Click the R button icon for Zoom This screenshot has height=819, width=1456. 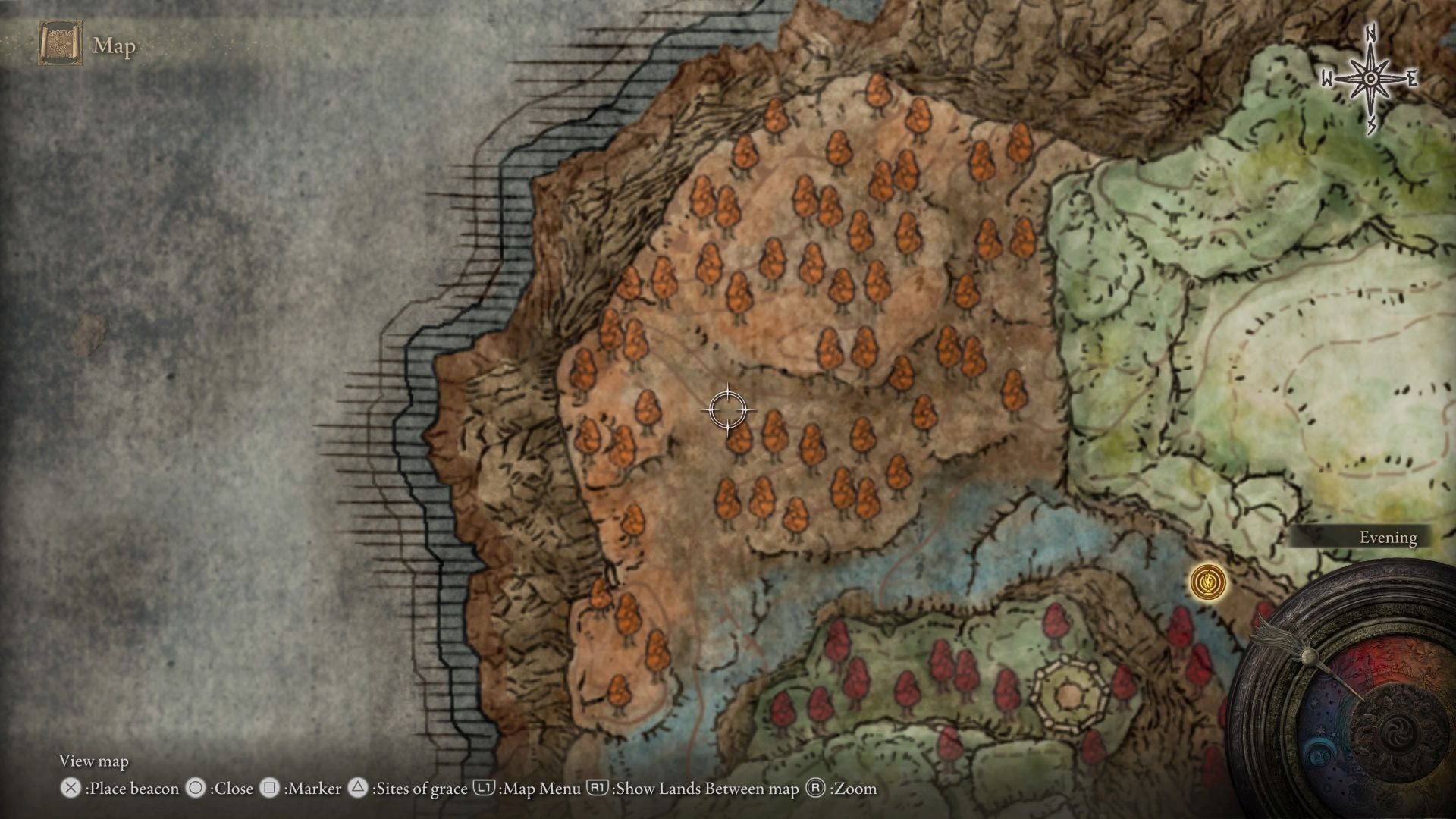coord(814,789)
